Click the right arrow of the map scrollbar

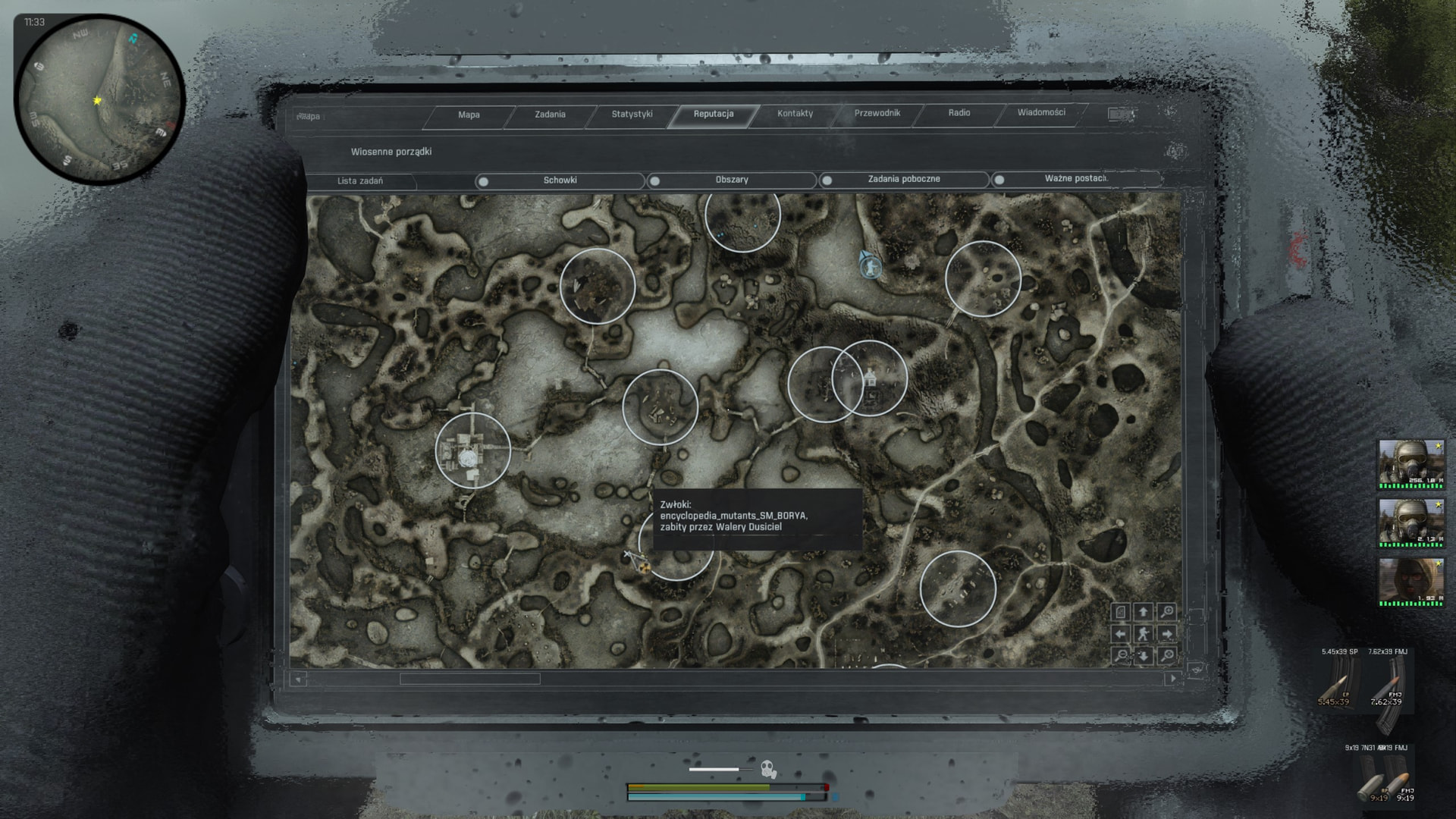1172,679
